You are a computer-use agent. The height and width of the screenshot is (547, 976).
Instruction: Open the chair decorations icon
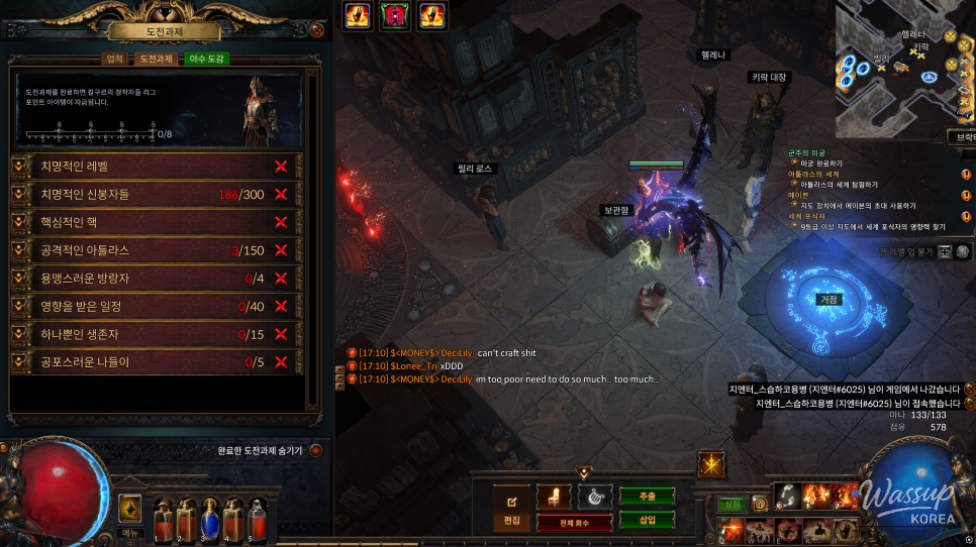point(554,497)
